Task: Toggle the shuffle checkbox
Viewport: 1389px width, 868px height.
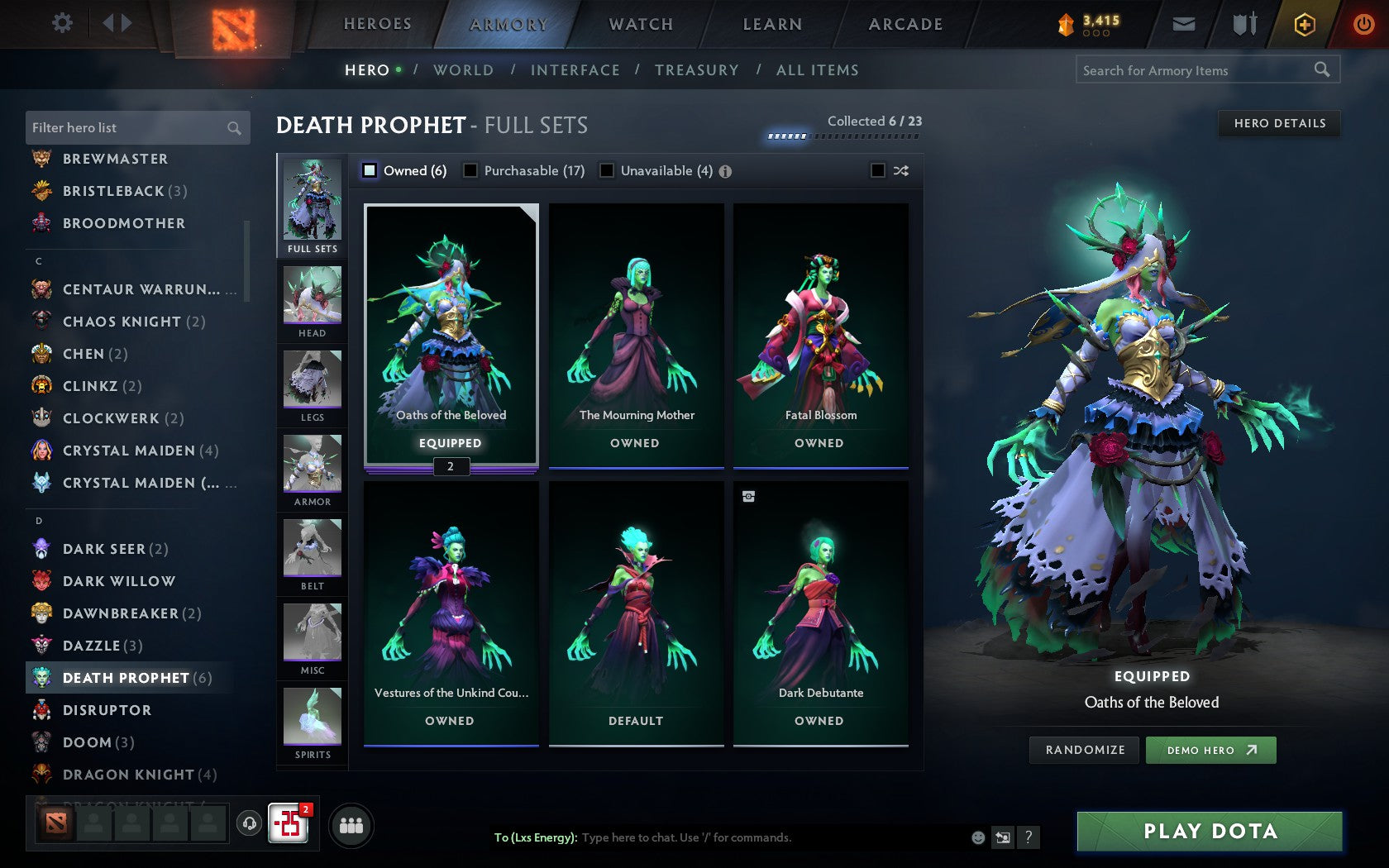Action: tap(880, 170)
